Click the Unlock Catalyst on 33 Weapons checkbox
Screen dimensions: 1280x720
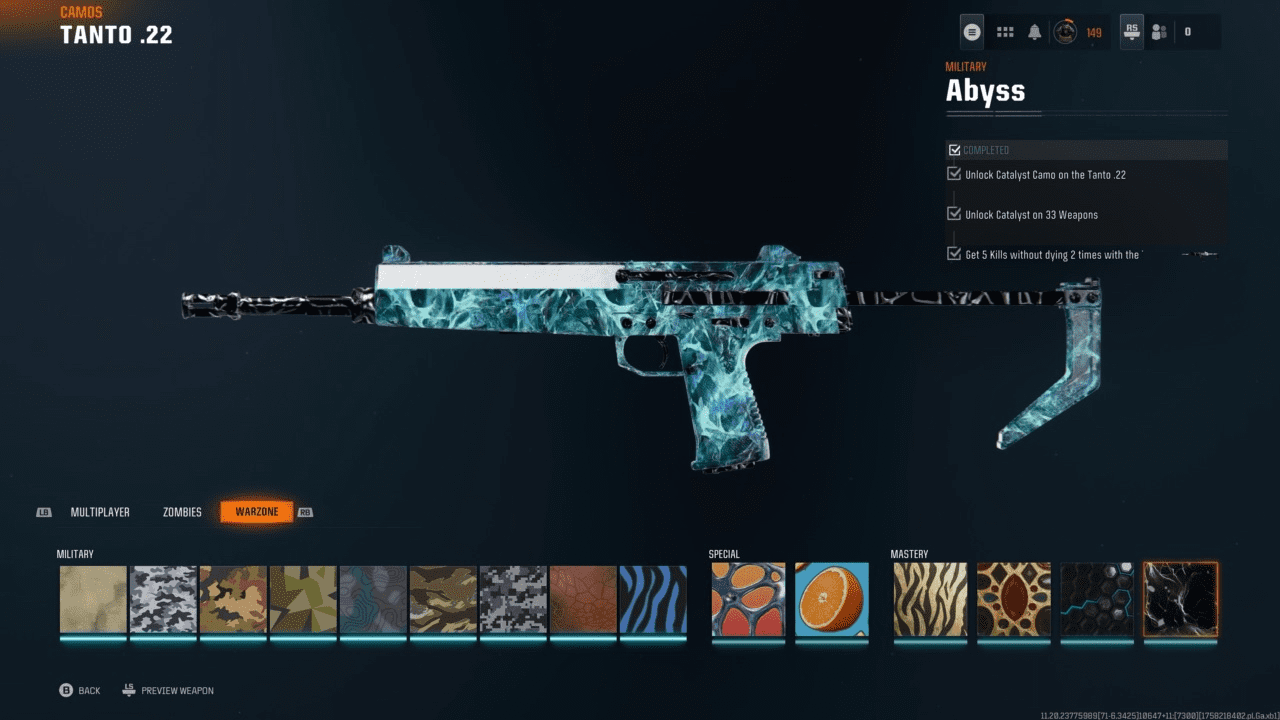click(953, 212)
